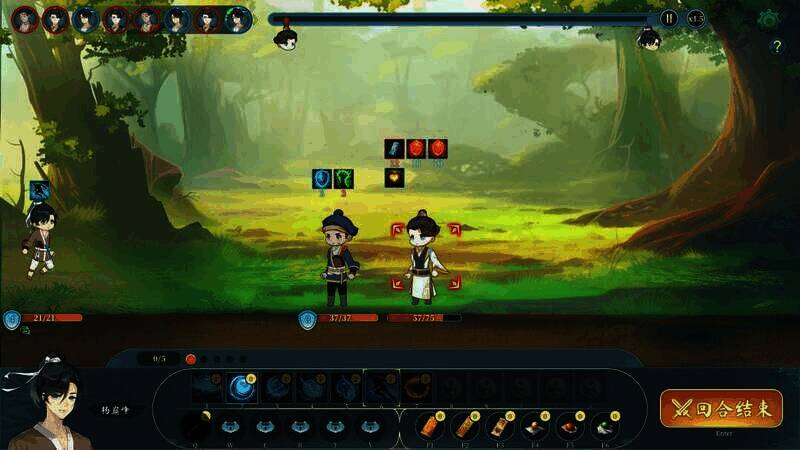Viewport: 800px width, 450px height.
Task: Pause the battle
Action: pyautogui.click(x=669, y=18)
